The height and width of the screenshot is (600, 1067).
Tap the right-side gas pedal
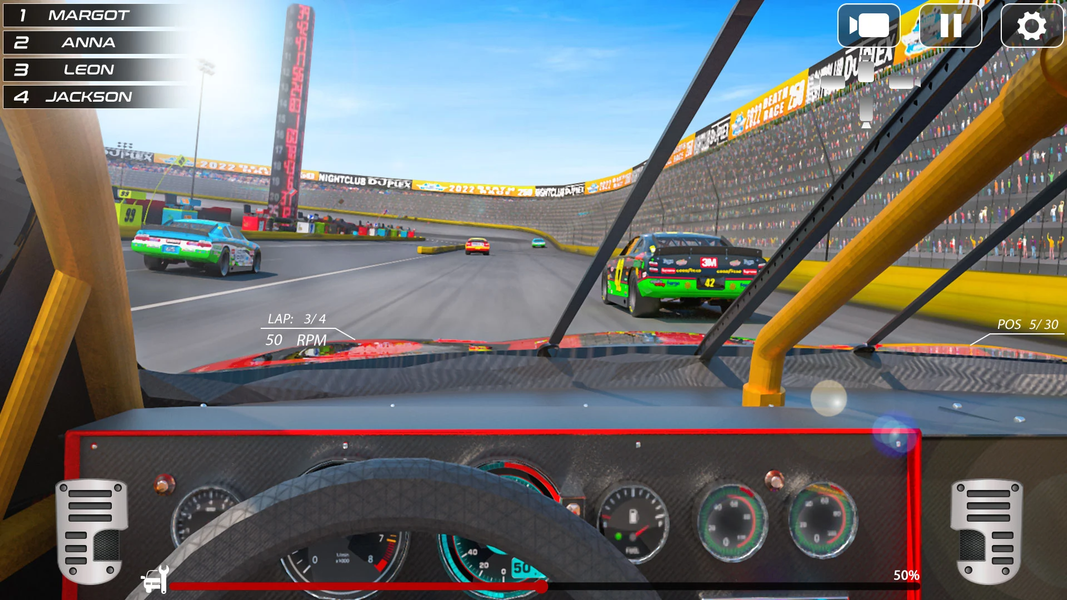tap(986, 530)
